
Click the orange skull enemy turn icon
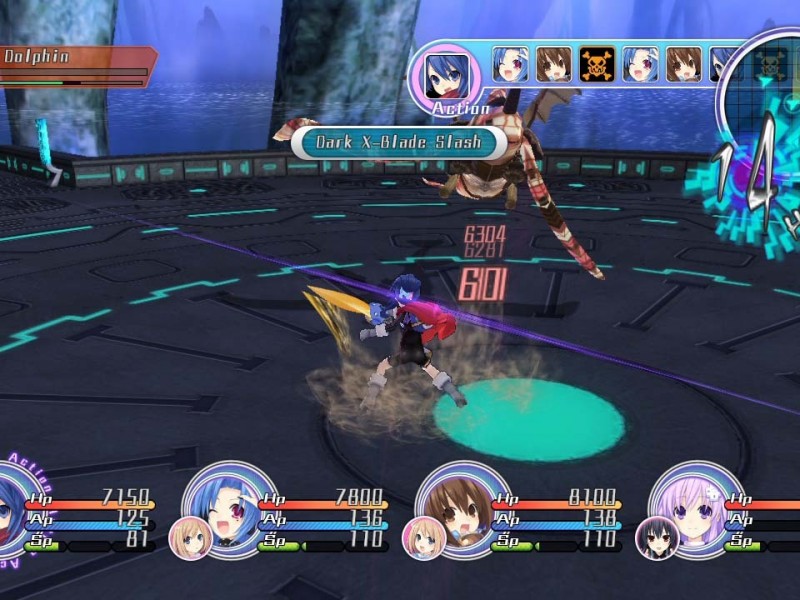pos(597,64)
